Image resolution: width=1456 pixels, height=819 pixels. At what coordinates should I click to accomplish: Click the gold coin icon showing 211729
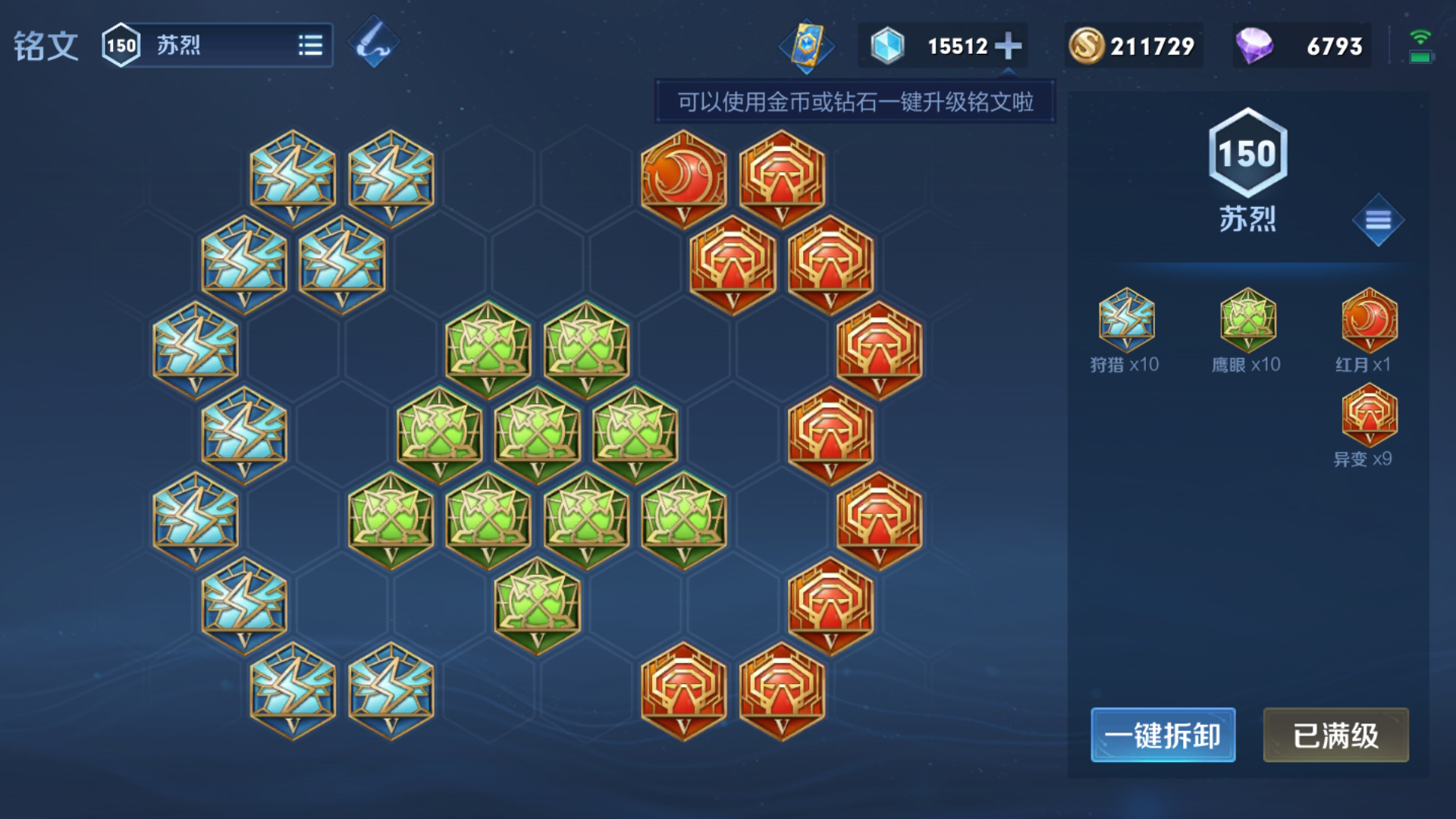pyautogui.click(x=1087, y=44)
